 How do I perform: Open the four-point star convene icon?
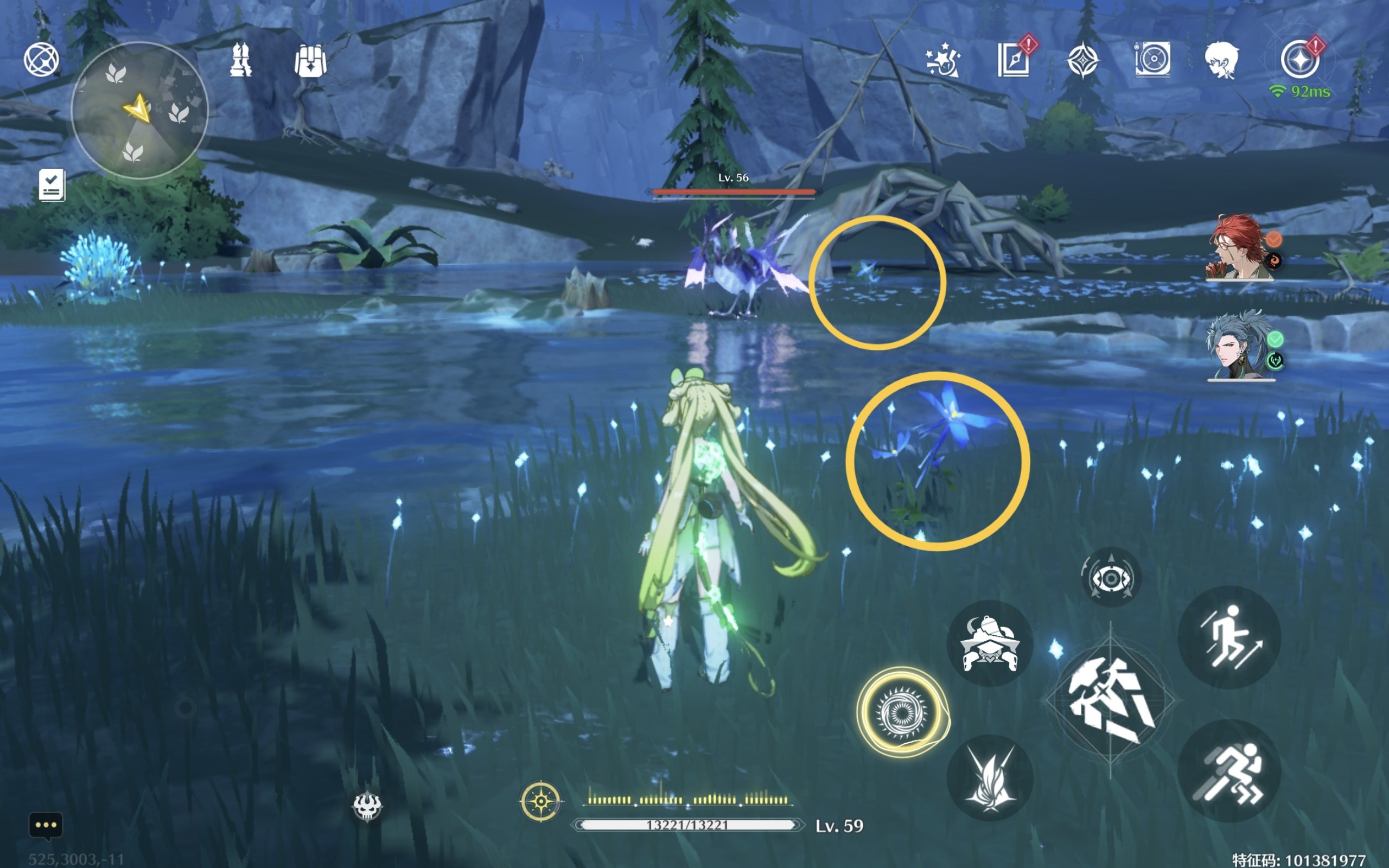[1082, 60]
